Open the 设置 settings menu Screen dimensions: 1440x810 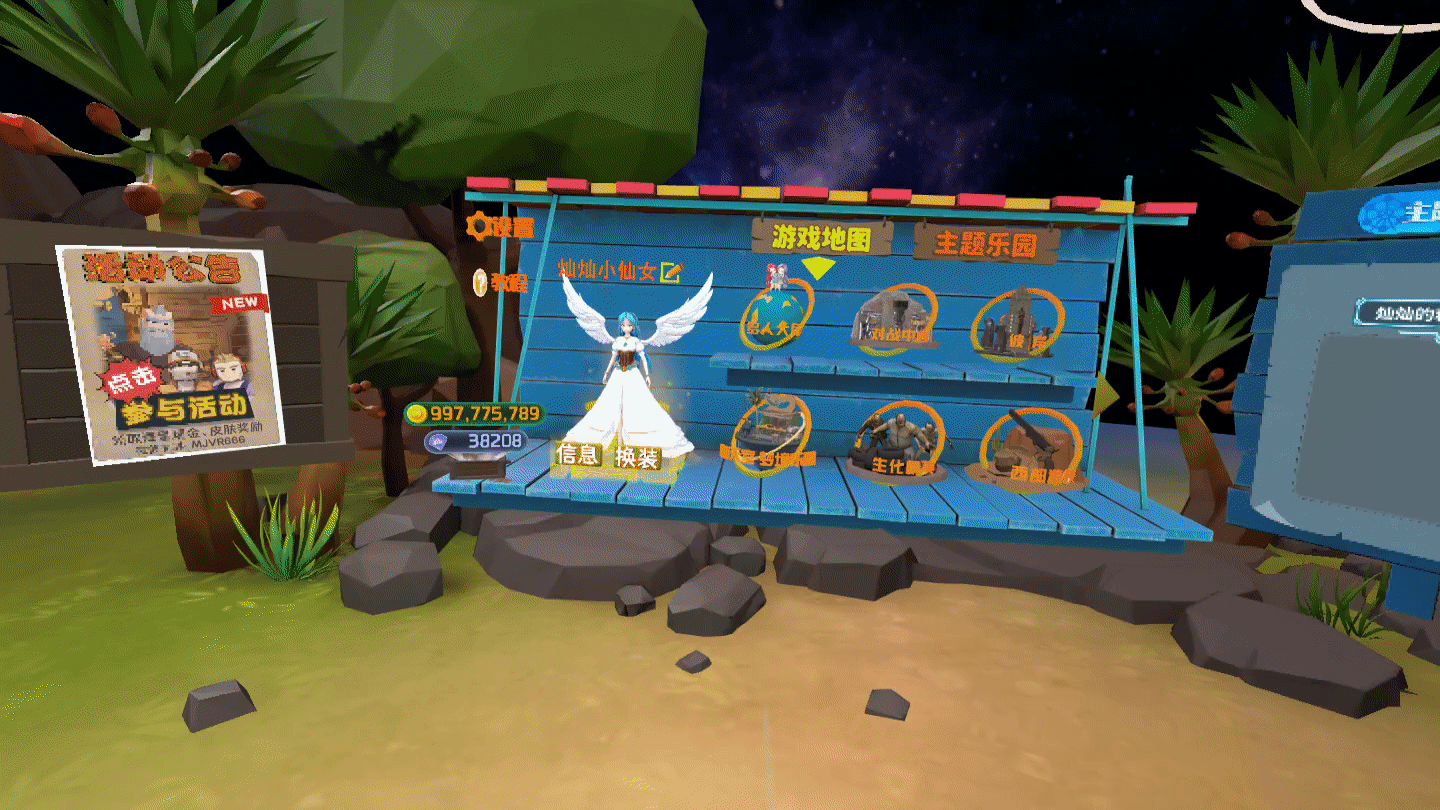pyautogui.click(x=500, y=227)
